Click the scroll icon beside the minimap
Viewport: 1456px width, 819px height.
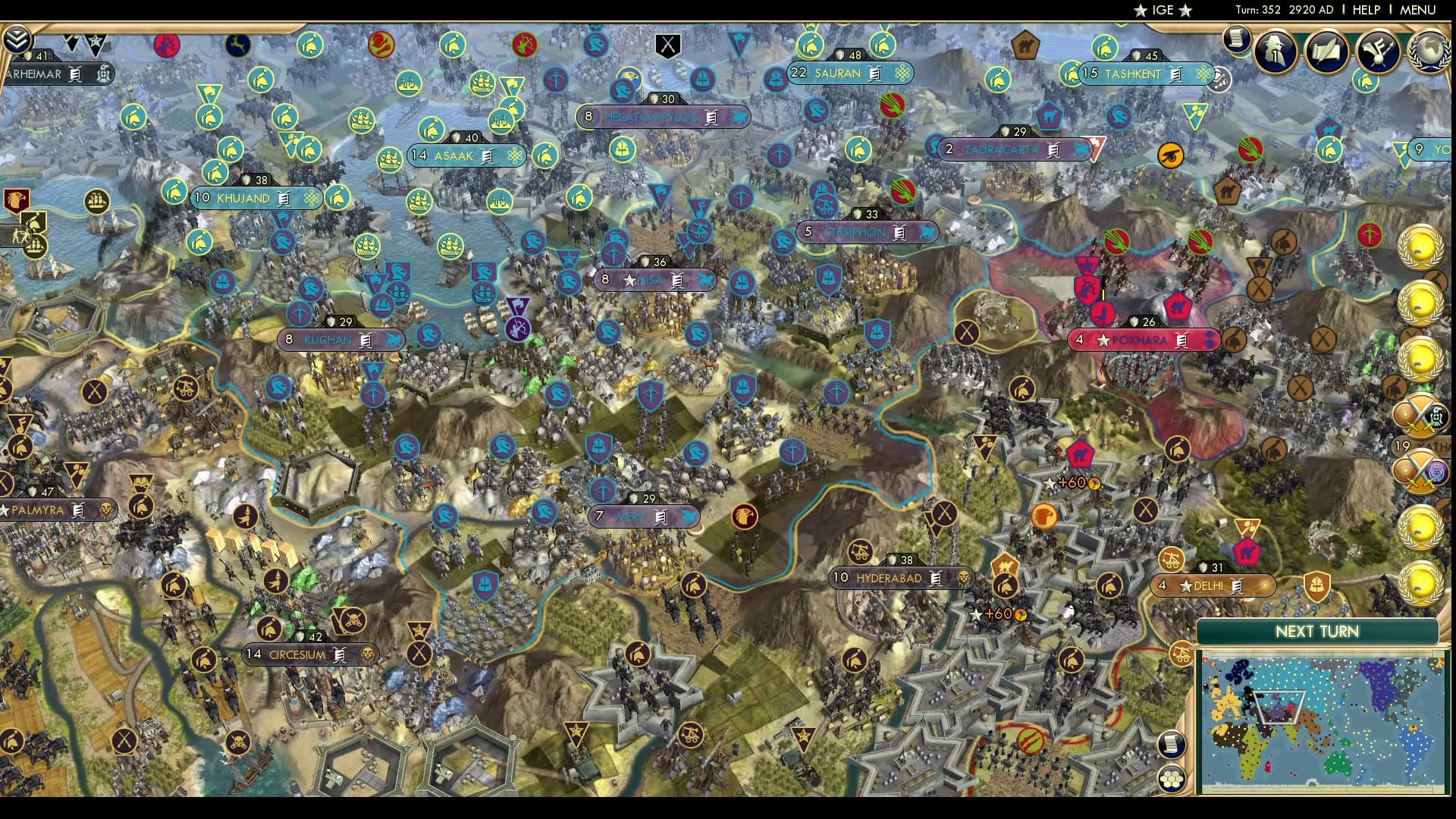[1172, 745]
